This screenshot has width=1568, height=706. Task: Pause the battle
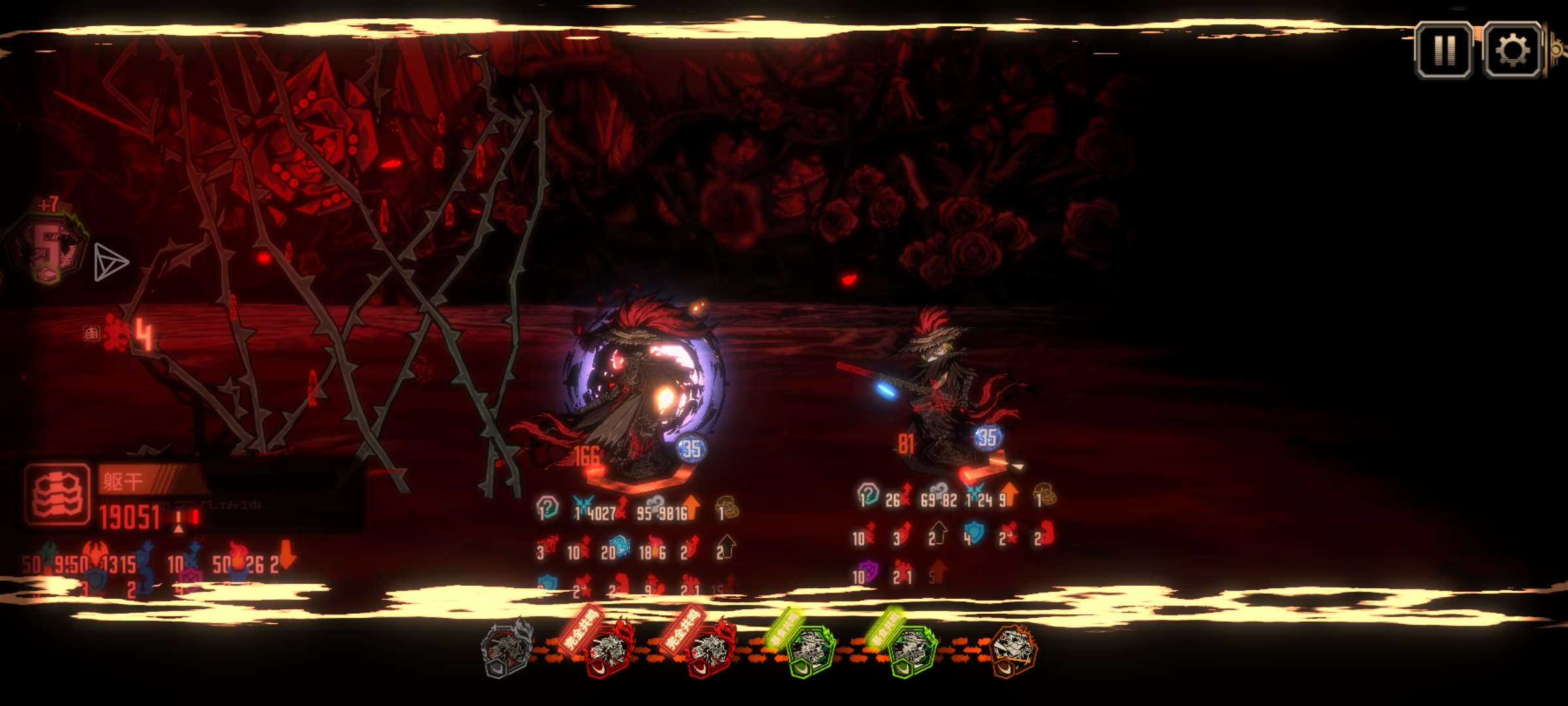coord(1444,50)
